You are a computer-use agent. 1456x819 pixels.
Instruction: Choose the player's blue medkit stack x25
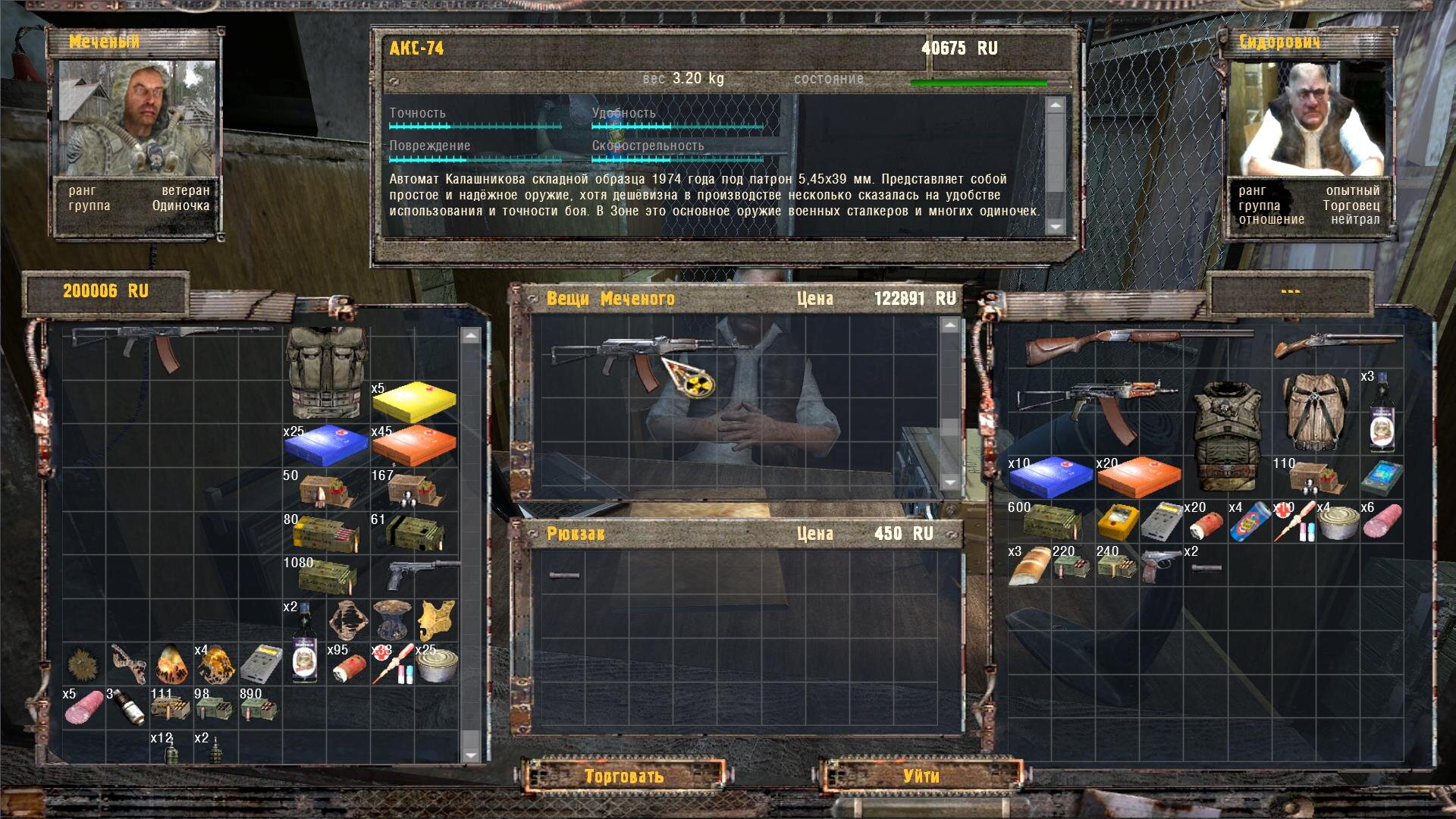[326, 445]
